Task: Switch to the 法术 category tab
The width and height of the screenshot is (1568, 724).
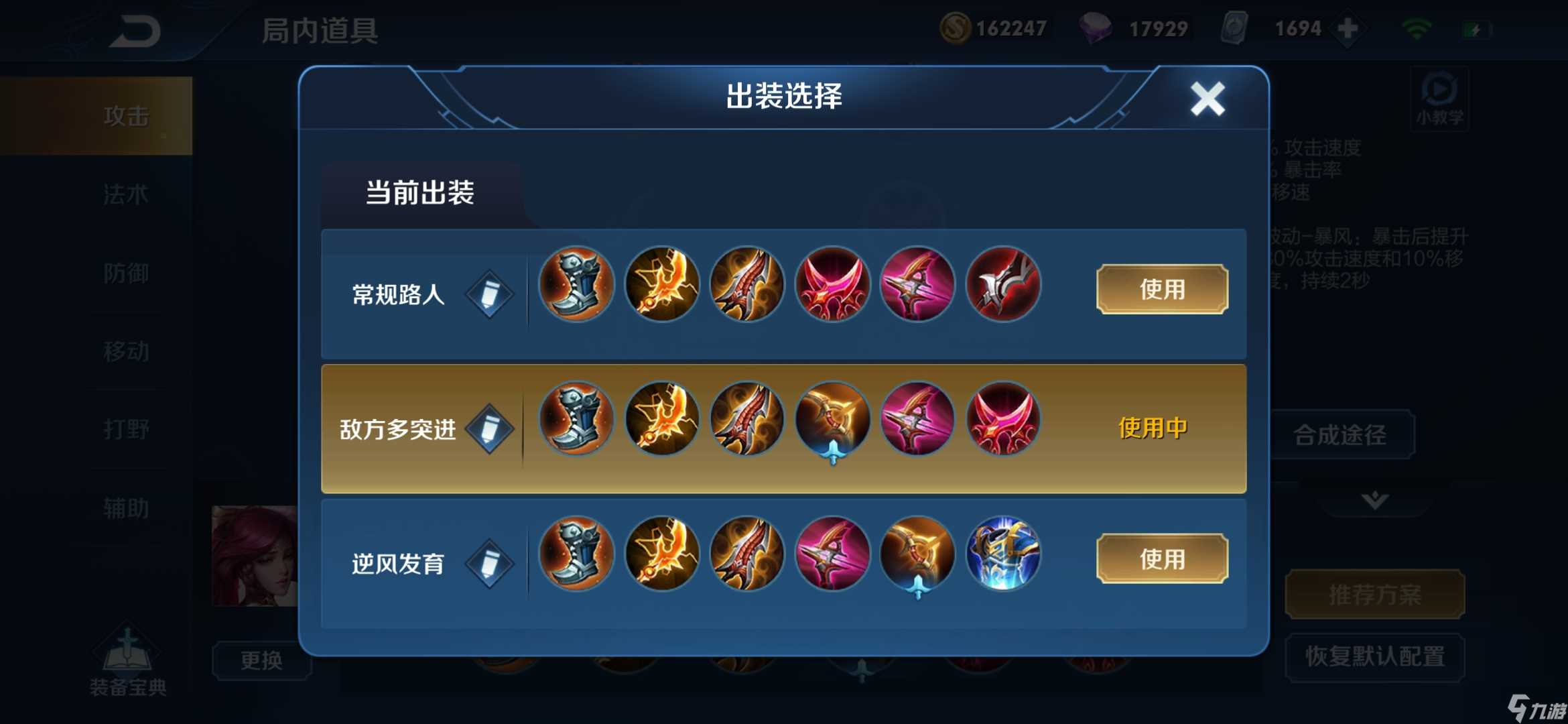Action: 127,194
